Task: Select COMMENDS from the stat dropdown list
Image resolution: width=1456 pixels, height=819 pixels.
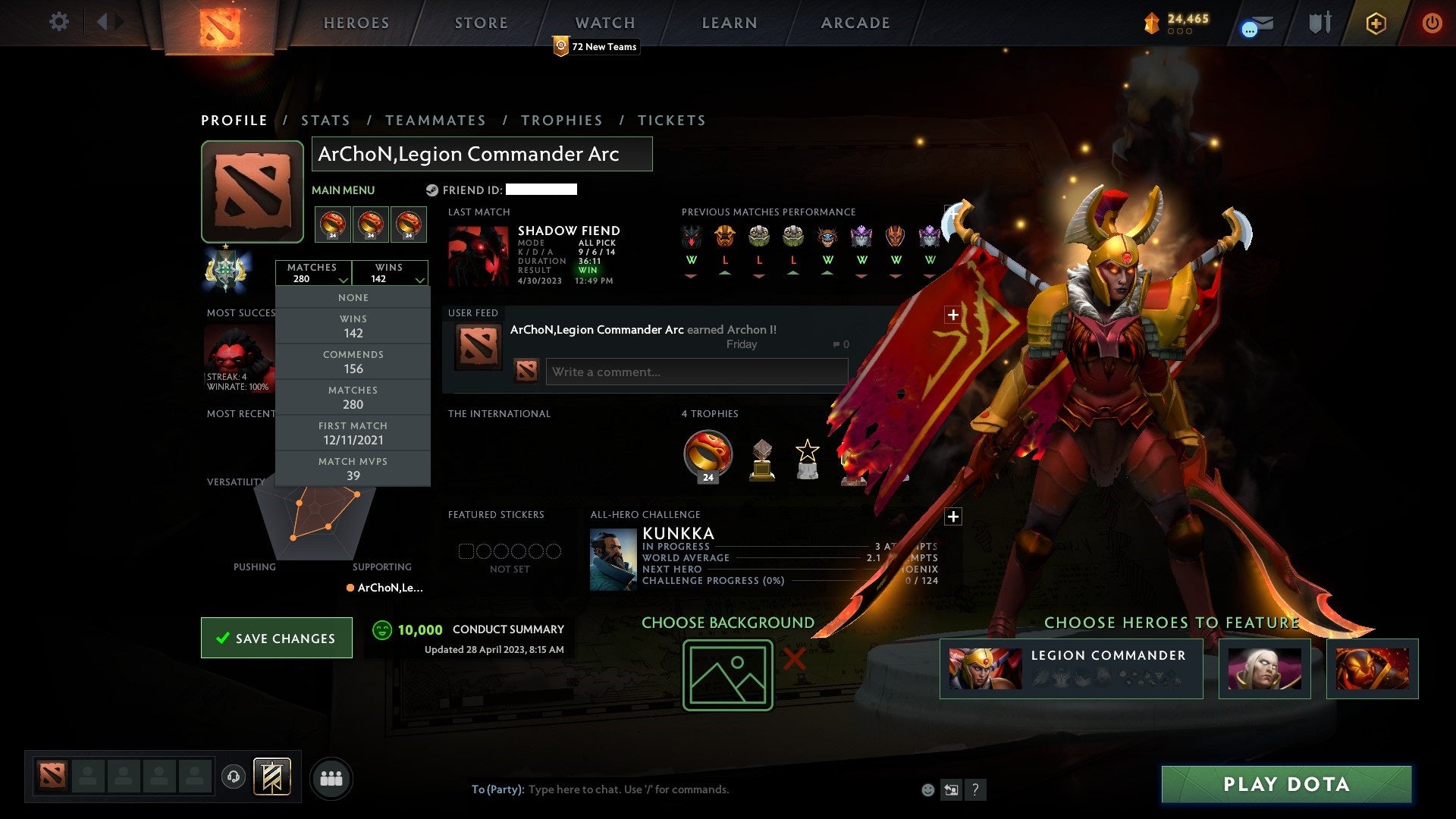Action: click(x=353, y=361)
